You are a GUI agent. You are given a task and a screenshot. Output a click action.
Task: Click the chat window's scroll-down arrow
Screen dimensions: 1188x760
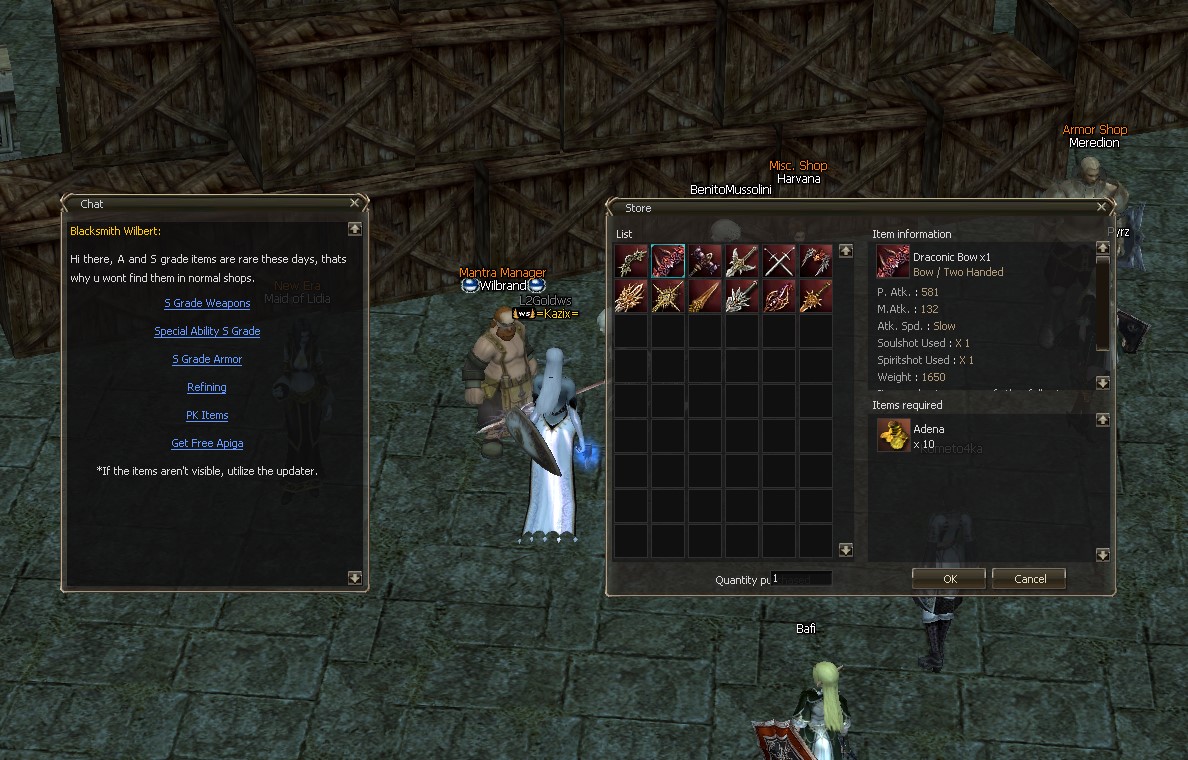[354, 577]
